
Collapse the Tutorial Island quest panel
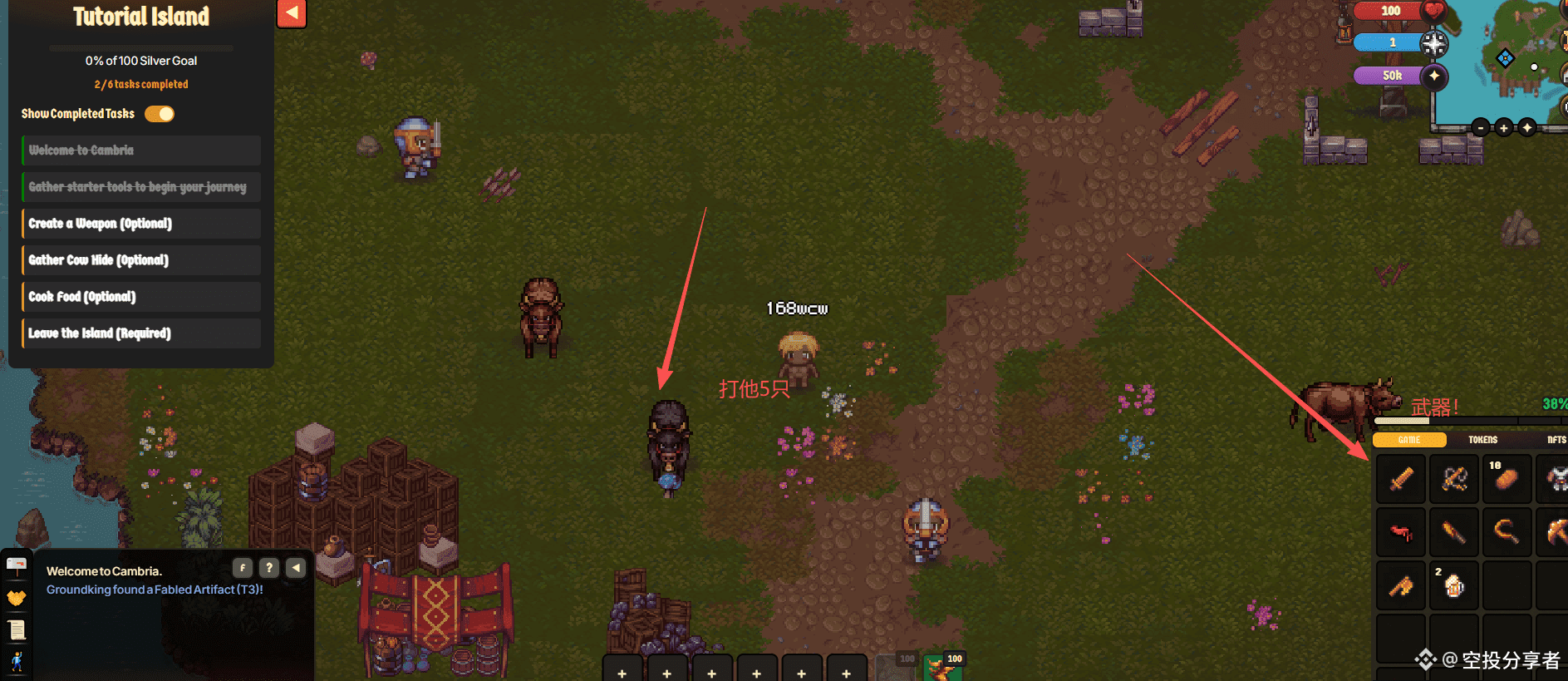click(292, 13)
